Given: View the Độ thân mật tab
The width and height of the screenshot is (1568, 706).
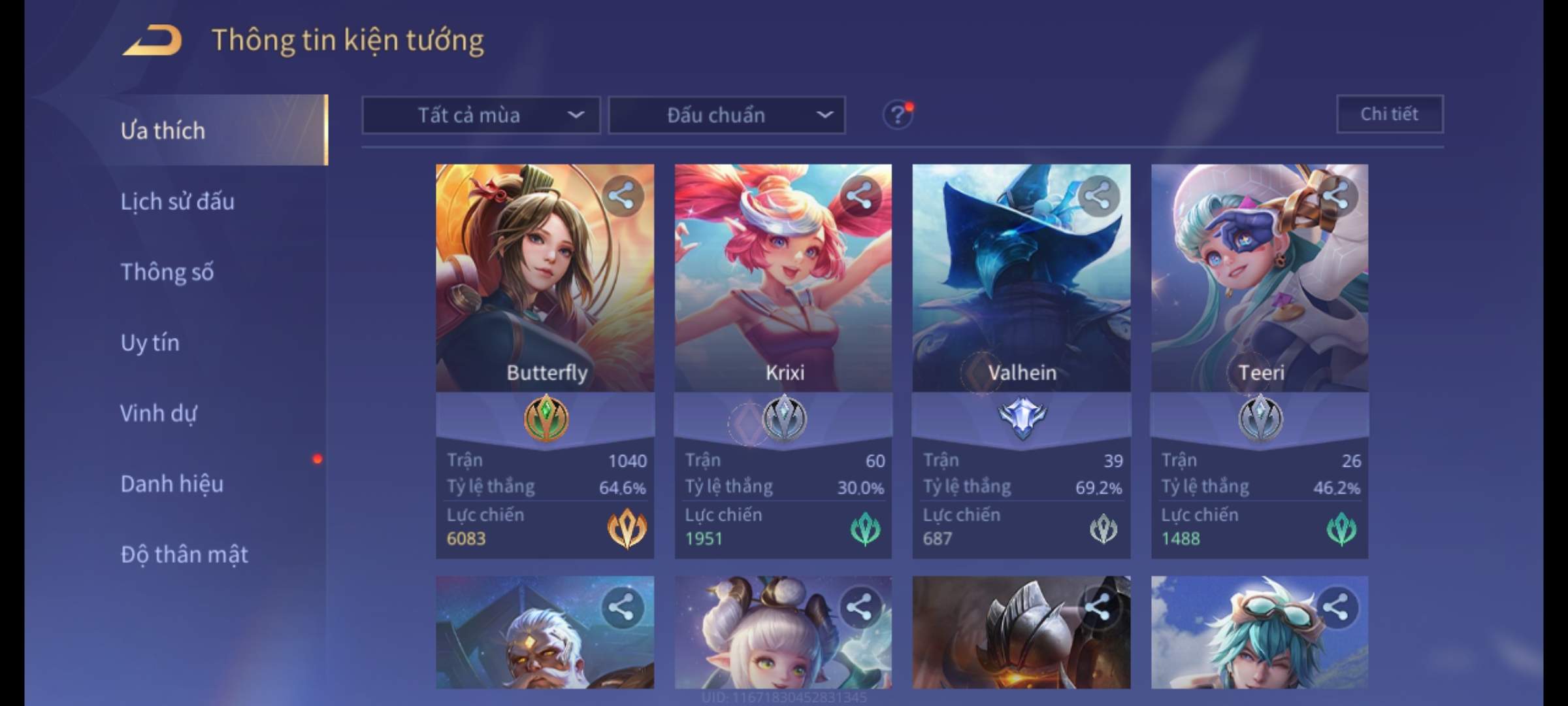Looking at the screenshot, I should click(184, 554).
